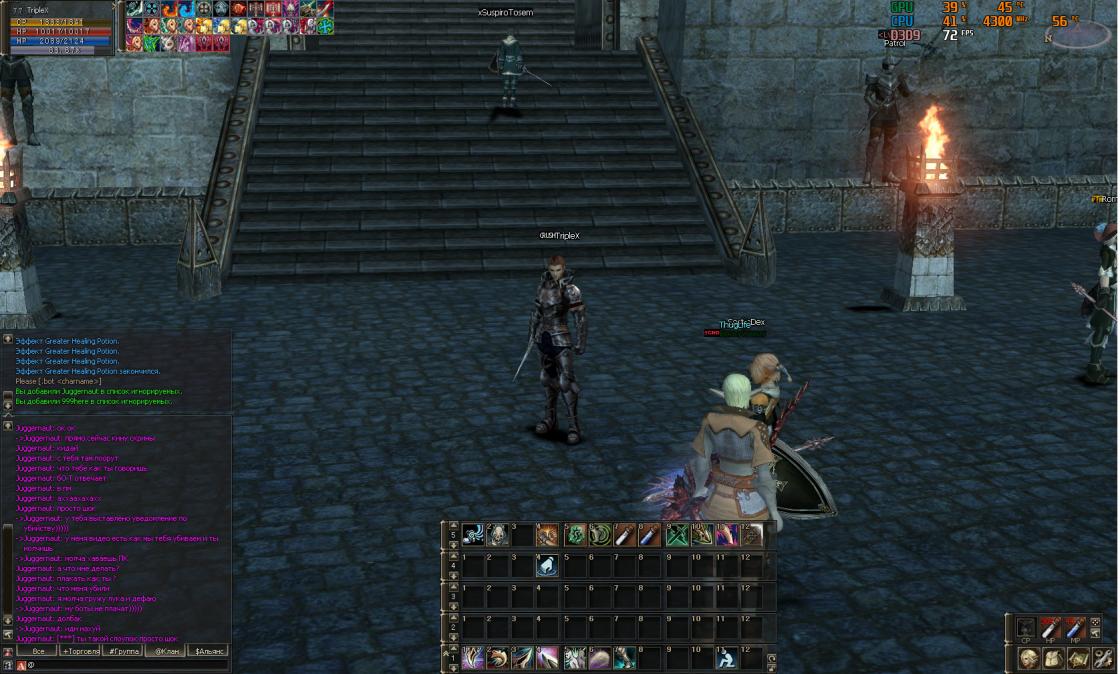
Task: Use the auto MP potion slot
Action: 1075,629
